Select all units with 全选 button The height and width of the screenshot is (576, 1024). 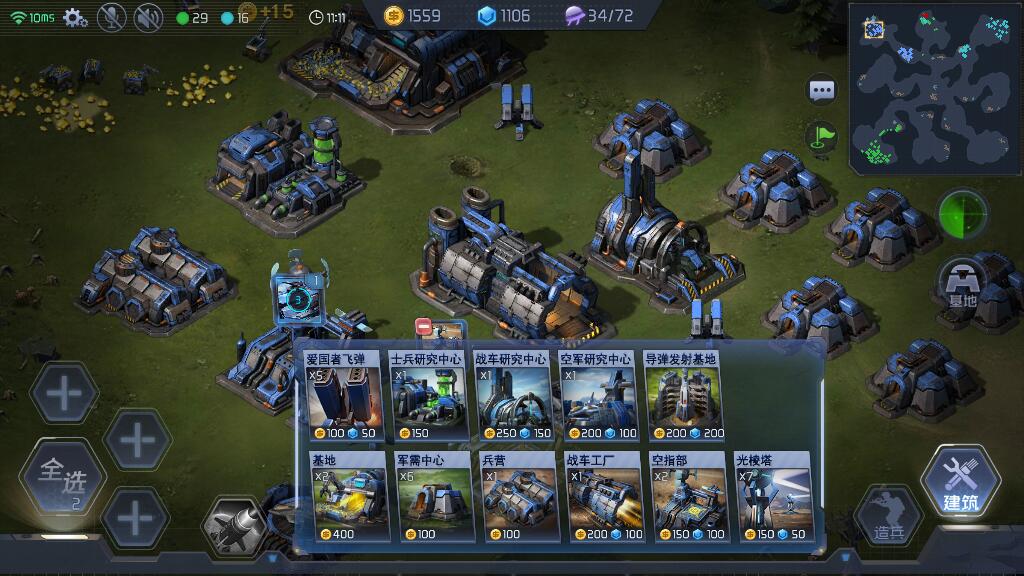(63, 478)
